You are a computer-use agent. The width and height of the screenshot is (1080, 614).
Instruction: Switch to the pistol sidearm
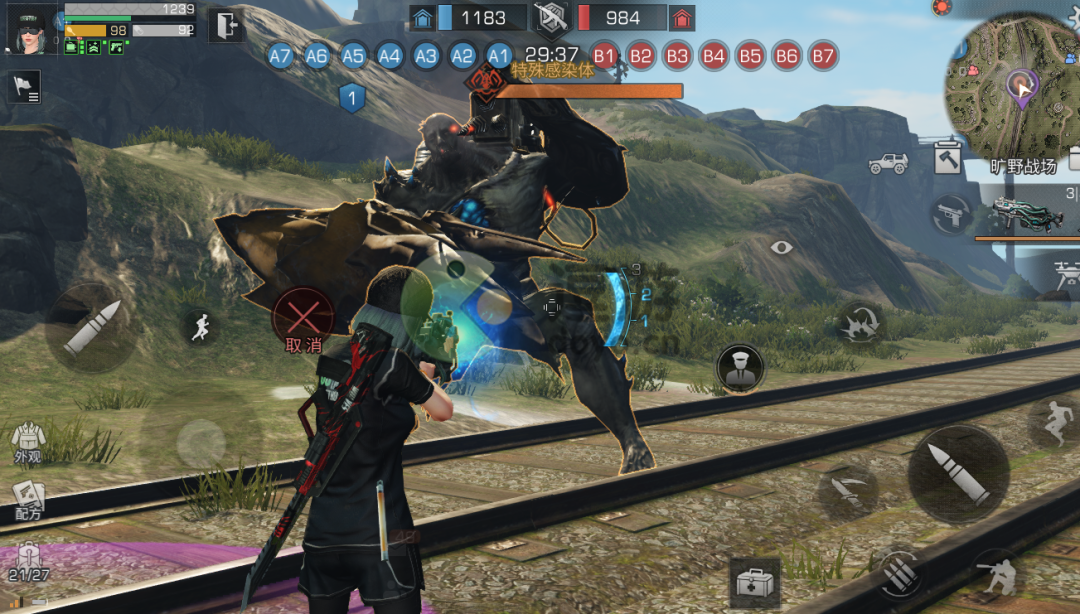[951, 215]
